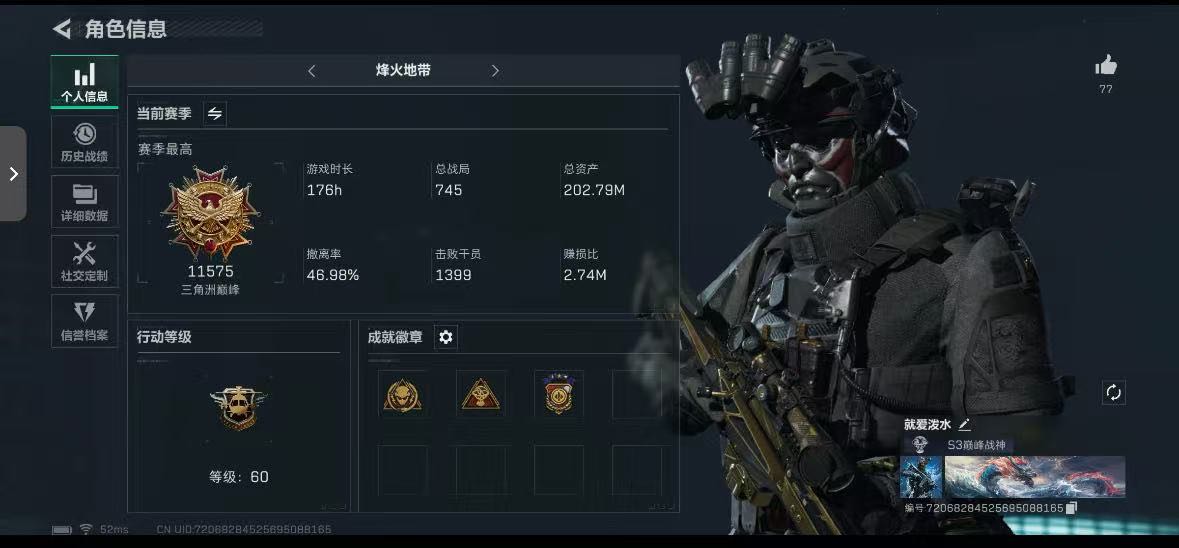Open the 社交定制 tab

[x=85, y=261]
